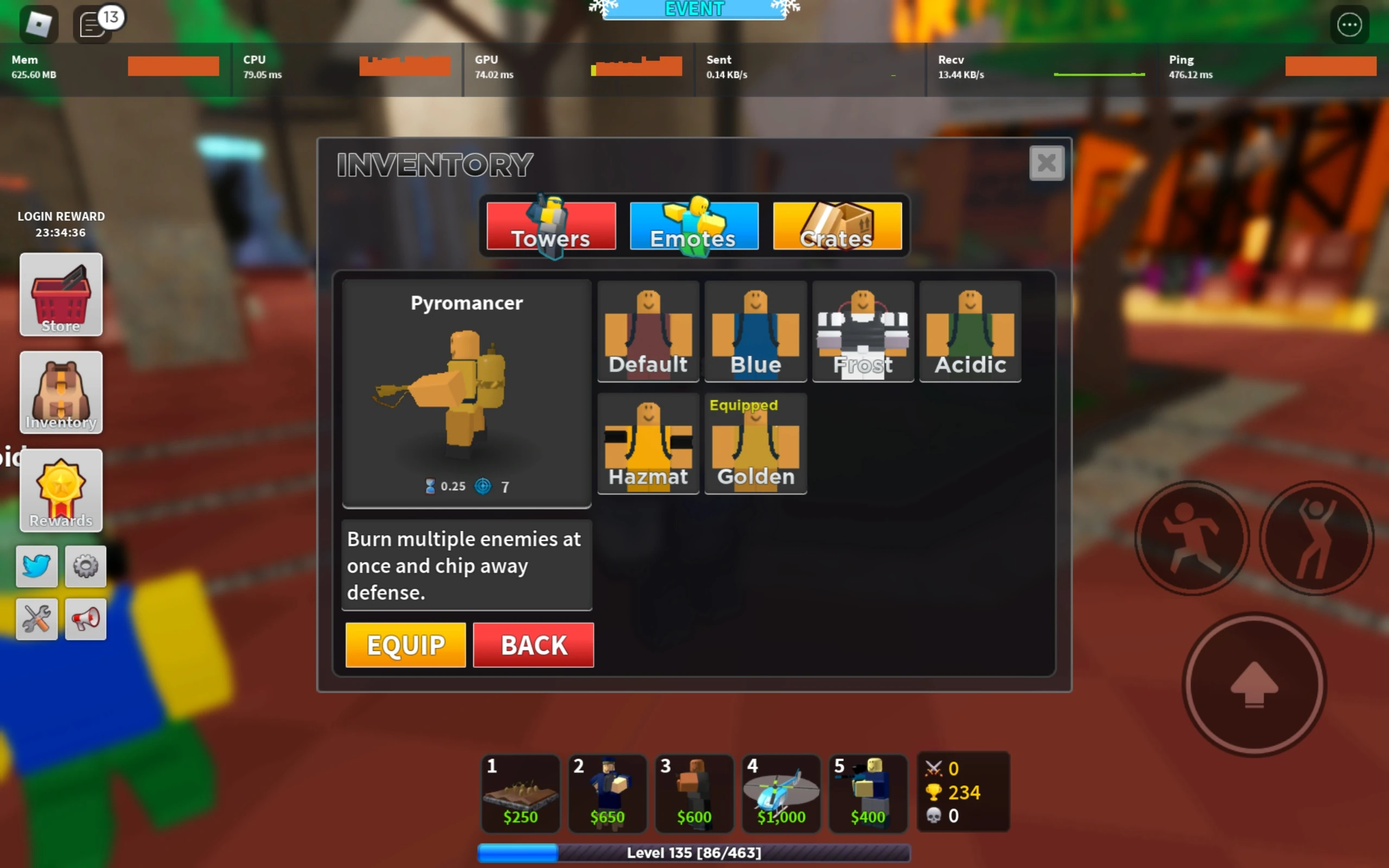The width and height of the screenshot is (1389, 868).
Task: Open the Inventory backpack icon
Action: 60,393
